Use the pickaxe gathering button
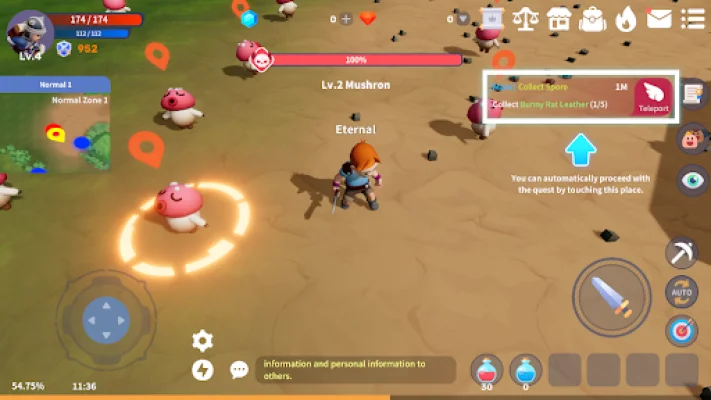Viewport: 711px width, 400px height. tap(681, 253)
